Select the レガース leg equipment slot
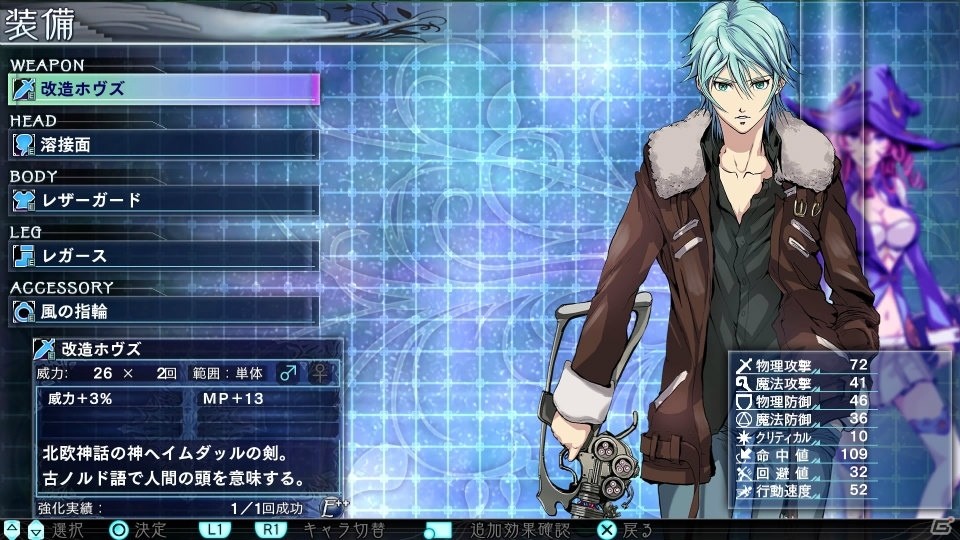Screen dimensions: 960x540 click(x=163, y=256)
